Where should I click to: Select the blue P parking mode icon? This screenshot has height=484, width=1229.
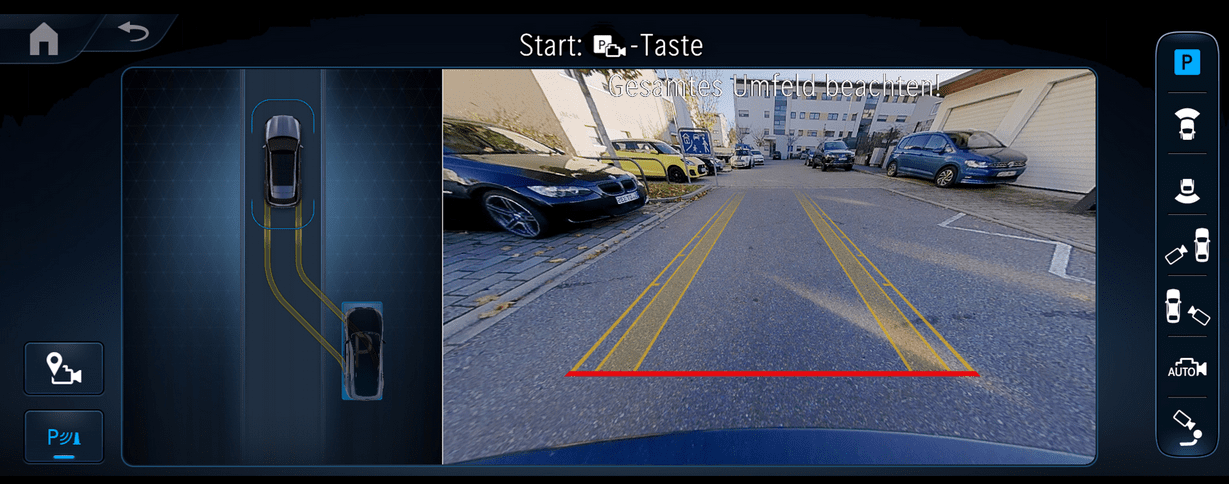pos(1187,63)
